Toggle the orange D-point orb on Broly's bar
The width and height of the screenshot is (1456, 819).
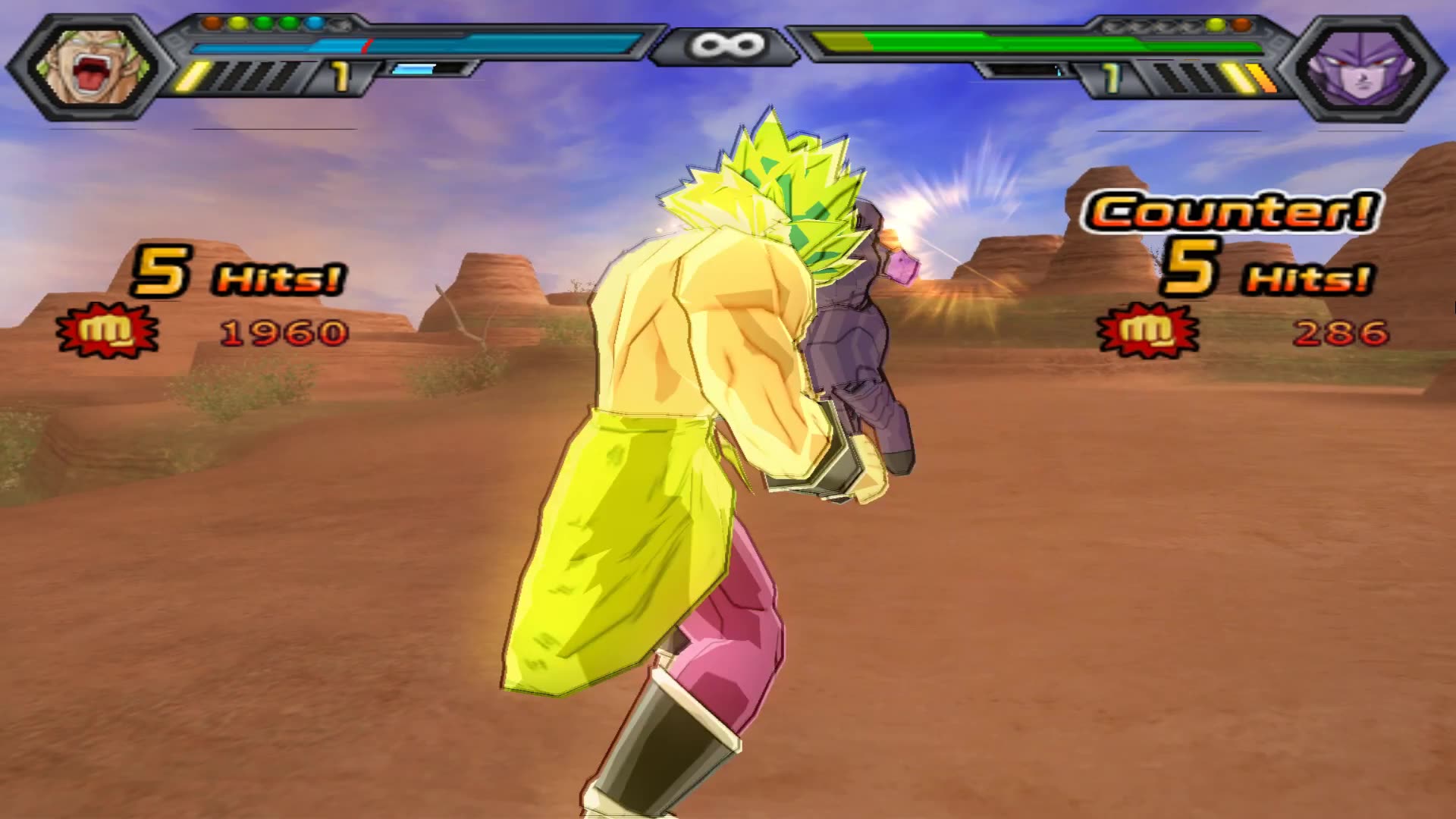(210, 23)
